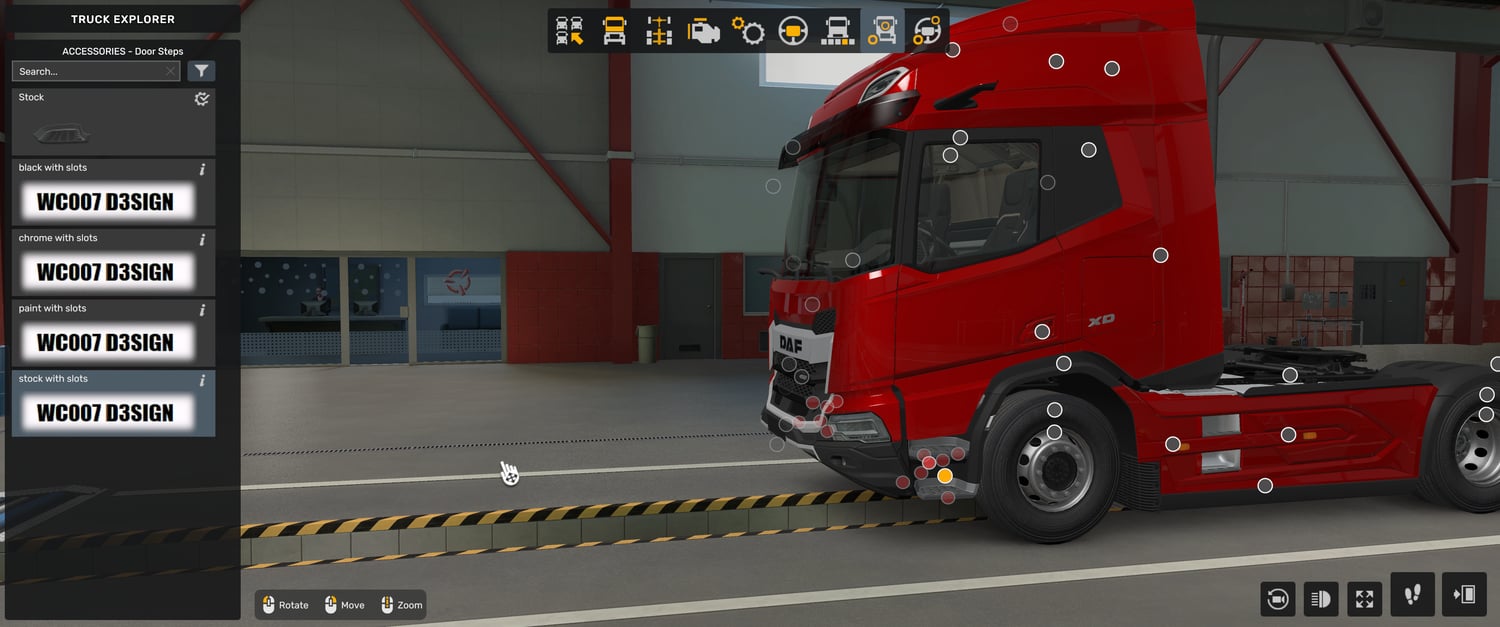Open the transmission gears category
The width and height of the screenshot is (1500, 627).
point(748,31)
